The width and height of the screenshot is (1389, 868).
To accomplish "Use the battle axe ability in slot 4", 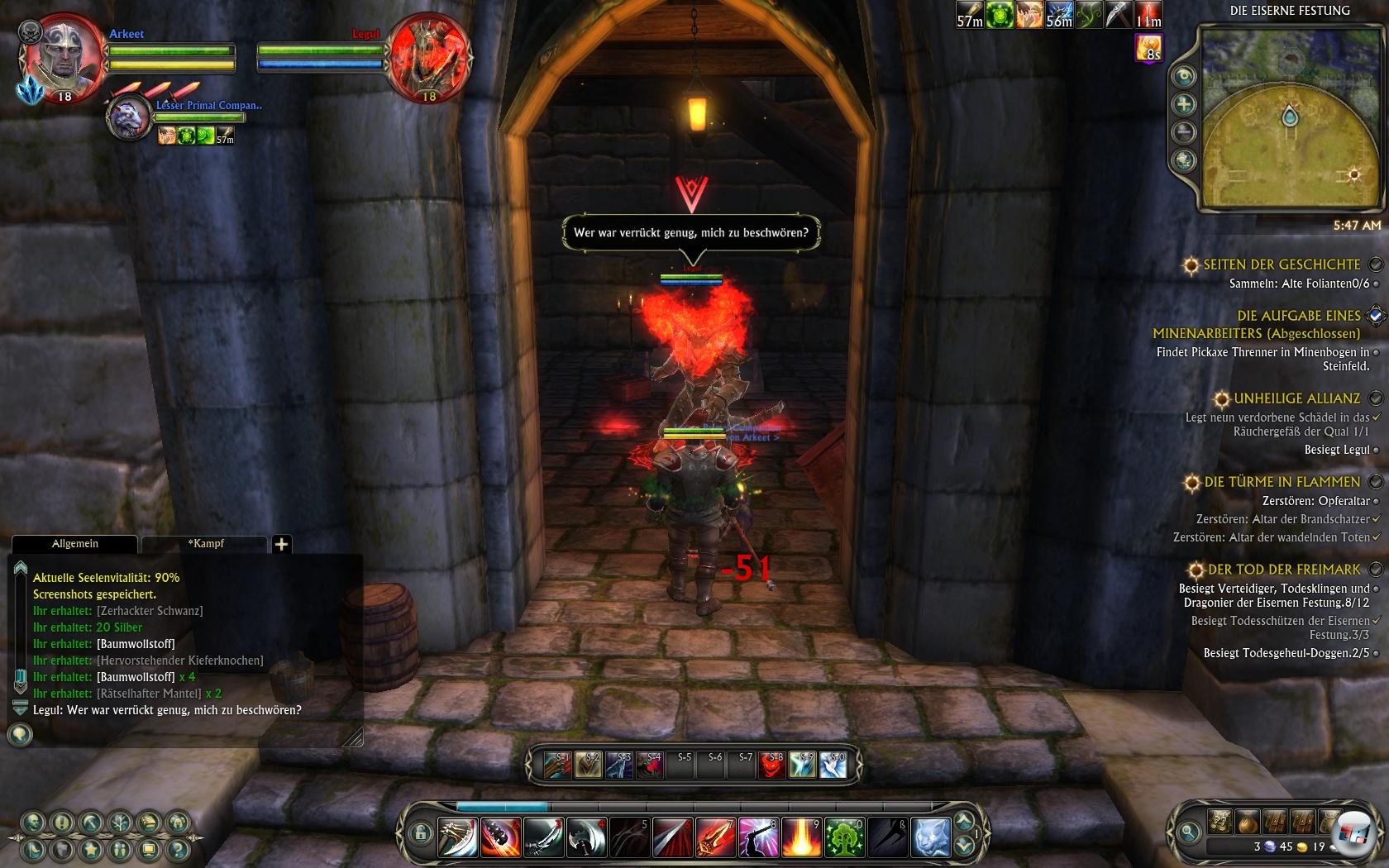I will click(x=586, y=837).
